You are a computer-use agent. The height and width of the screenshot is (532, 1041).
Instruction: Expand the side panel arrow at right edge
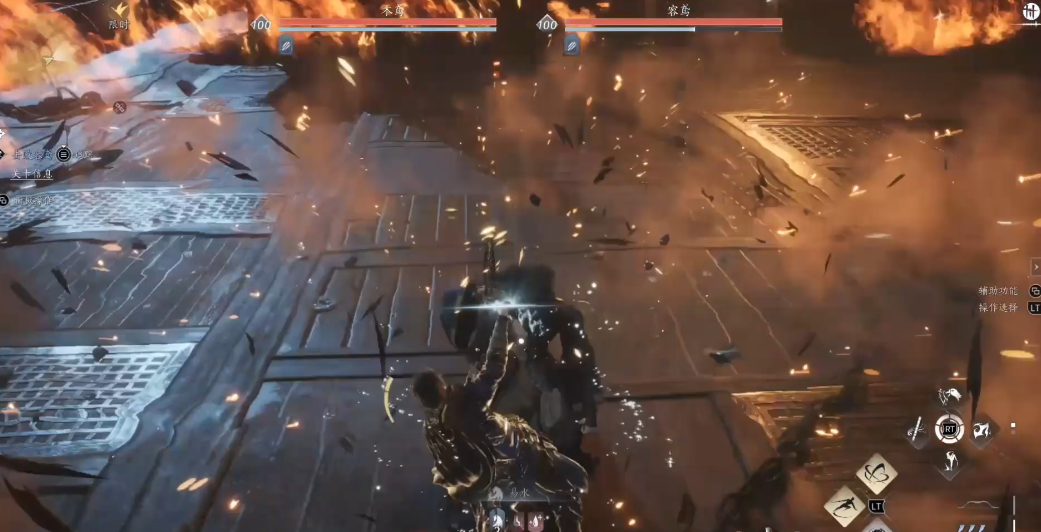(x=1035, y=267)
